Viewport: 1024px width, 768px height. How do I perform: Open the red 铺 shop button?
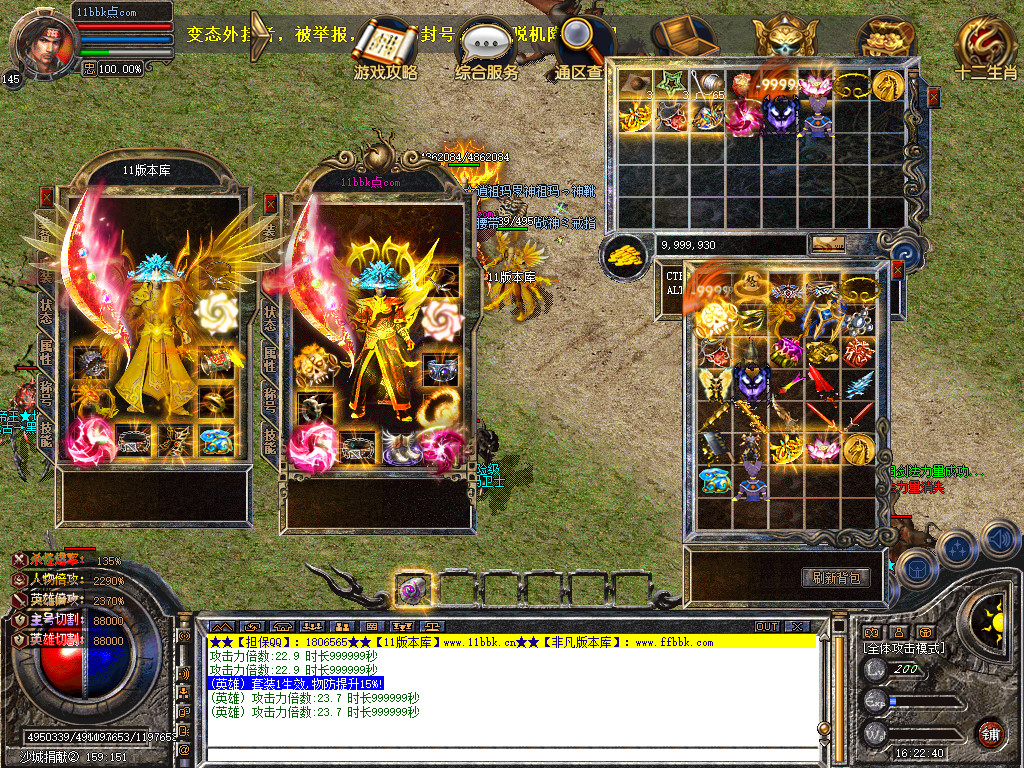(x=990, y=733)
